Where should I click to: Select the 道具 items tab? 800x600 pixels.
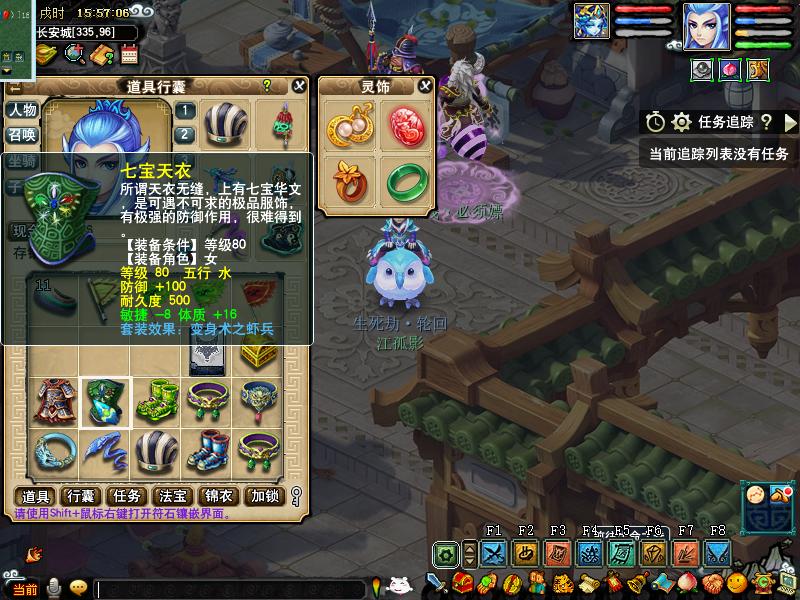36,496
